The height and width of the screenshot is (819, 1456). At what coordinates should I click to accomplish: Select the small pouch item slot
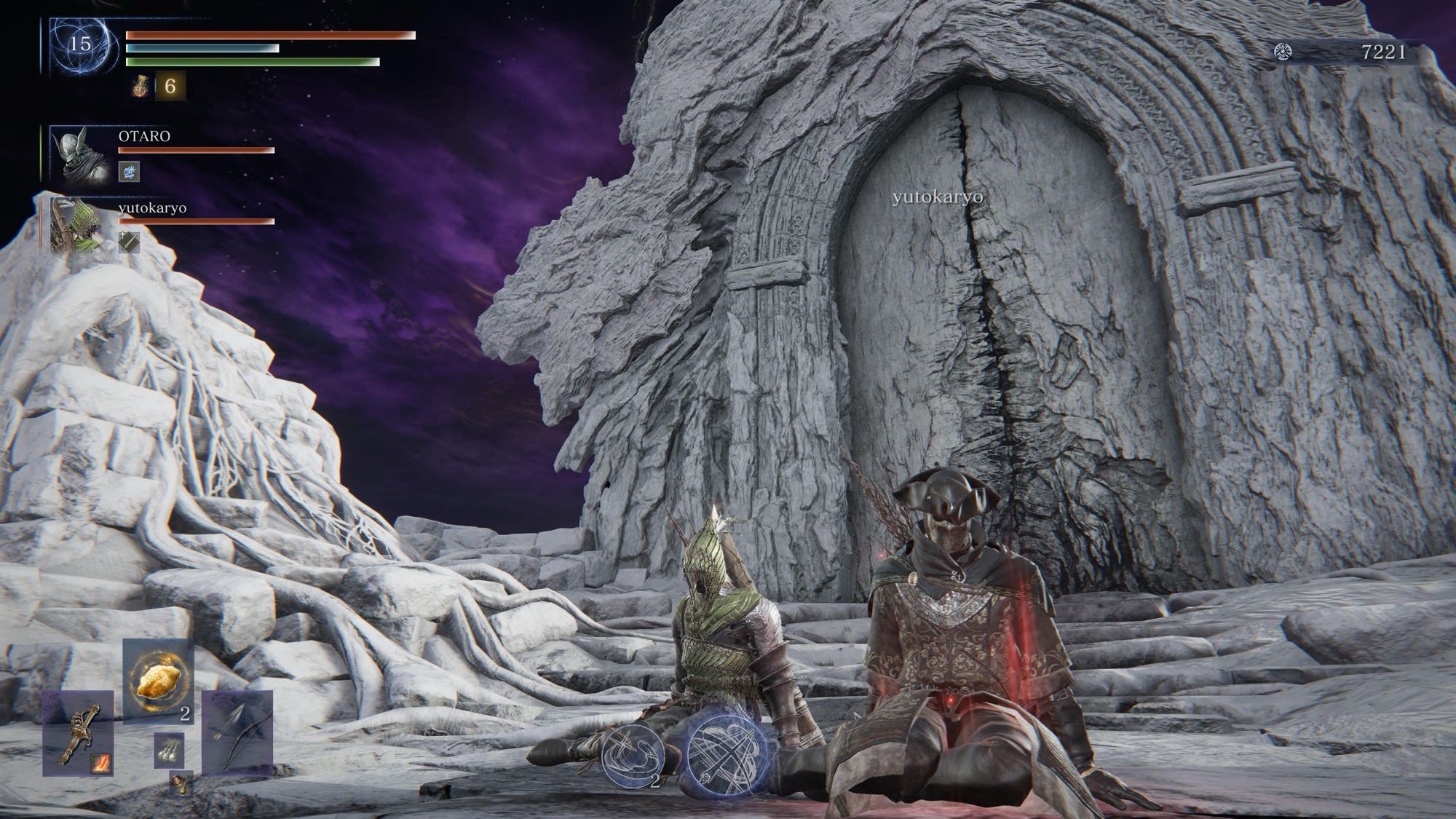point(179,783)
